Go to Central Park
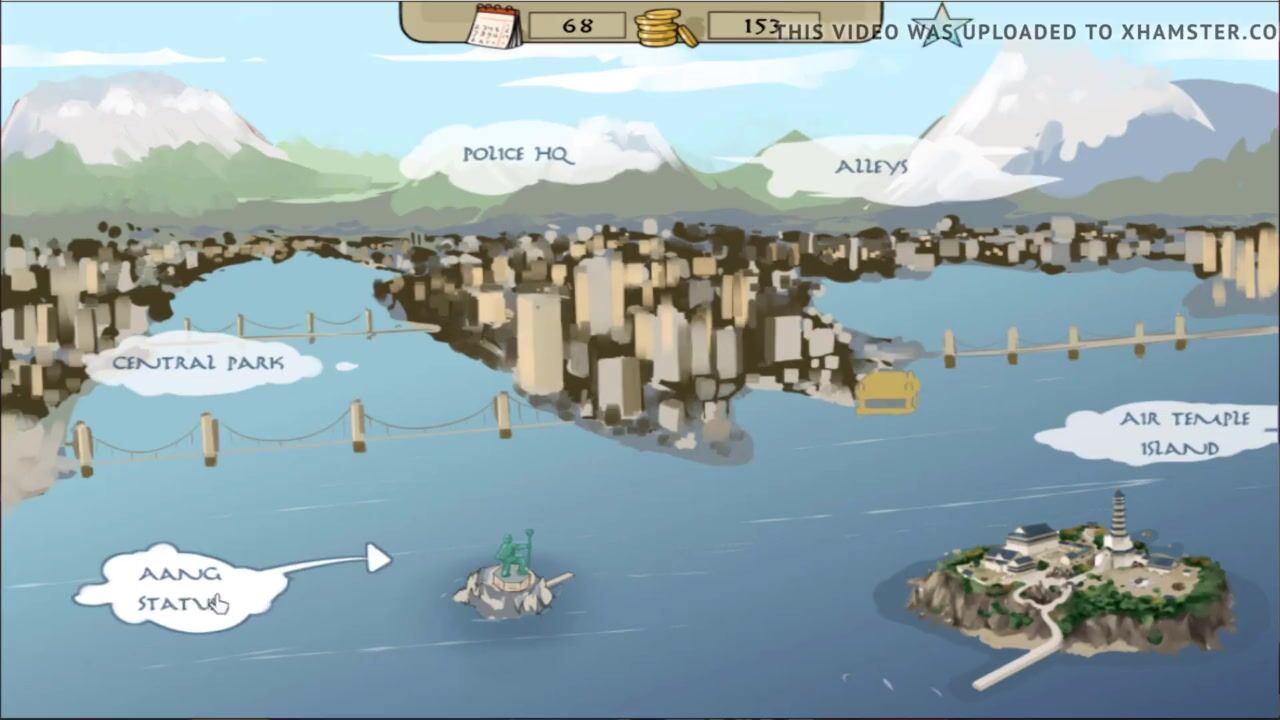The height and width of the screenshot is (720, 1280). pyautogui.click(x=198, y=363)
